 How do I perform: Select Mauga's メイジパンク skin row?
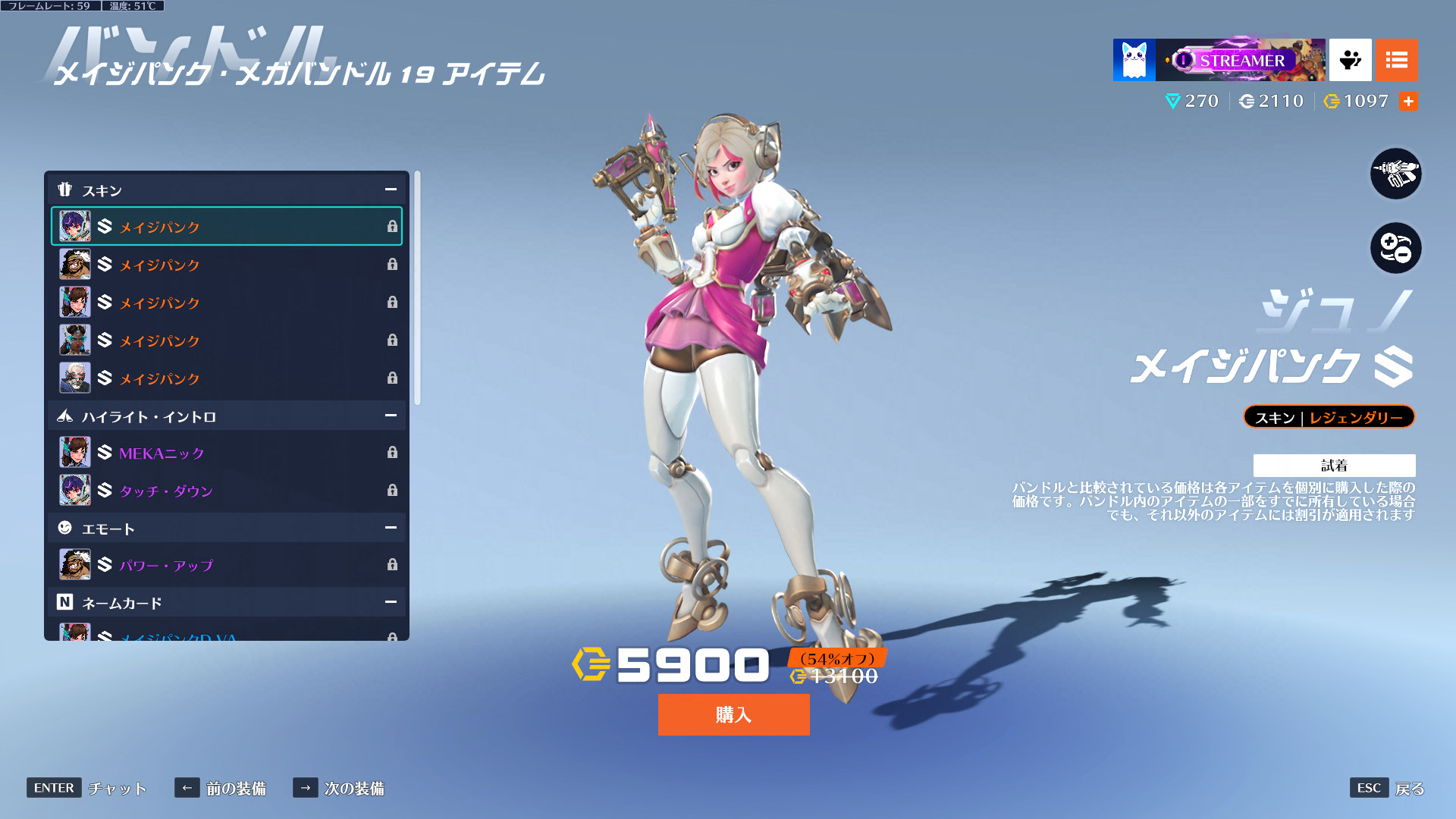tap(227, 264)
